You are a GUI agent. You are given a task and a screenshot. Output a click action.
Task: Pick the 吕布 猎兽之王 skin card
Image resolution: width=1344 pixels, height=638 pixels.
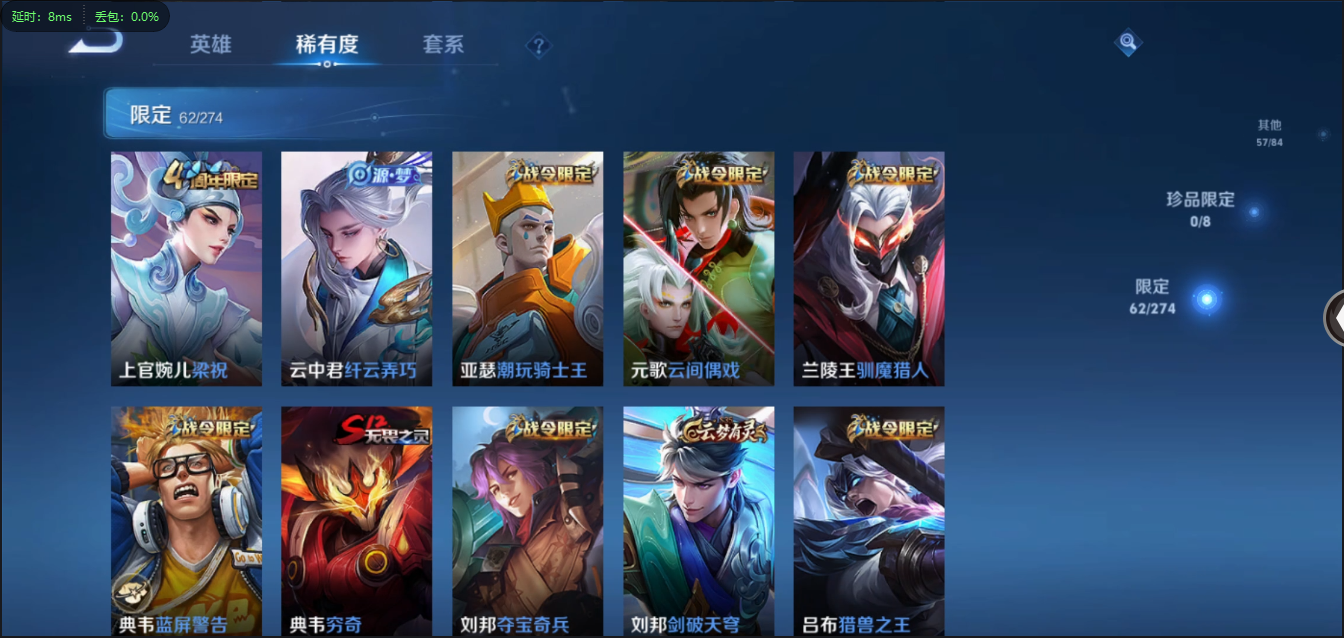[869, 520]
